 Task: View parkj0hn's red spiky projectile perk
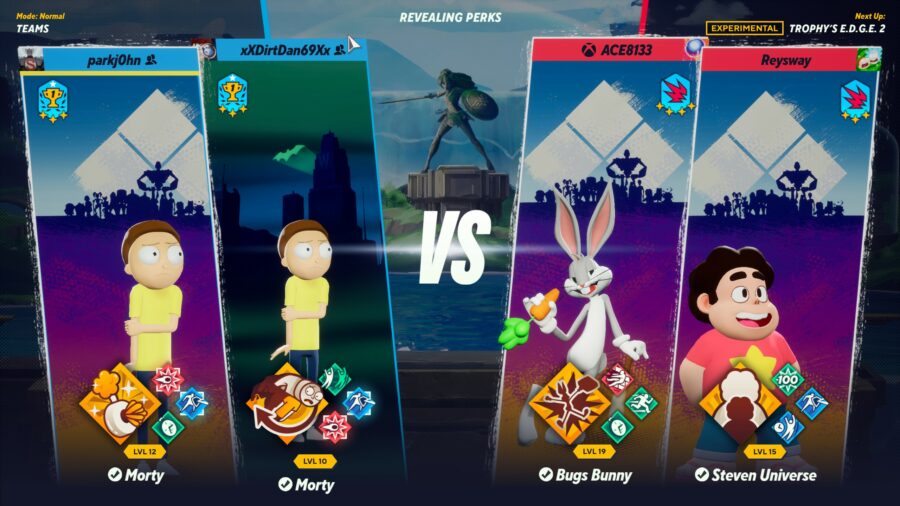[167, 379]
